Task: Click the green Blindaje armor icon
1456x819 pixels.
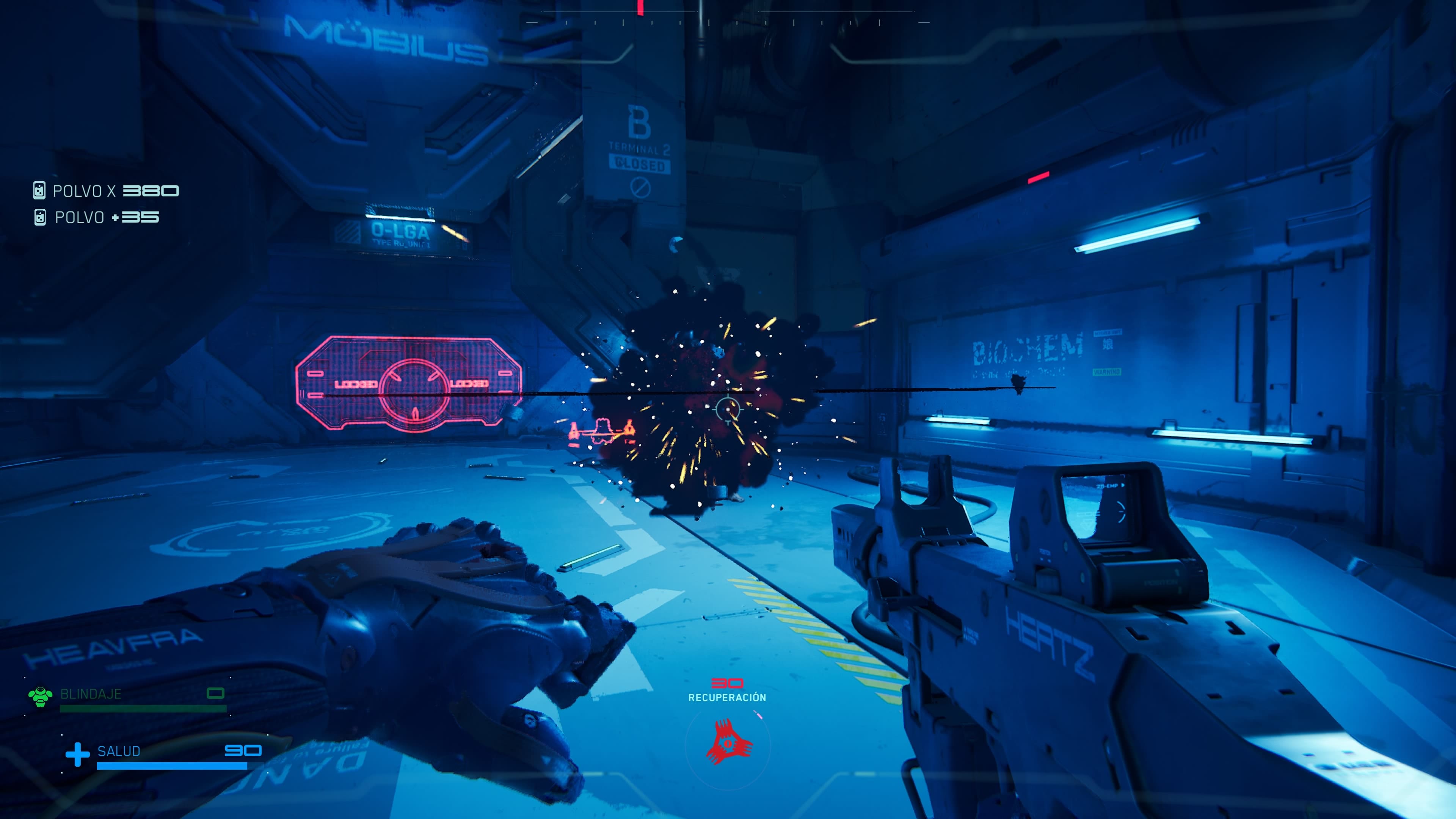Action: [40, 697]
